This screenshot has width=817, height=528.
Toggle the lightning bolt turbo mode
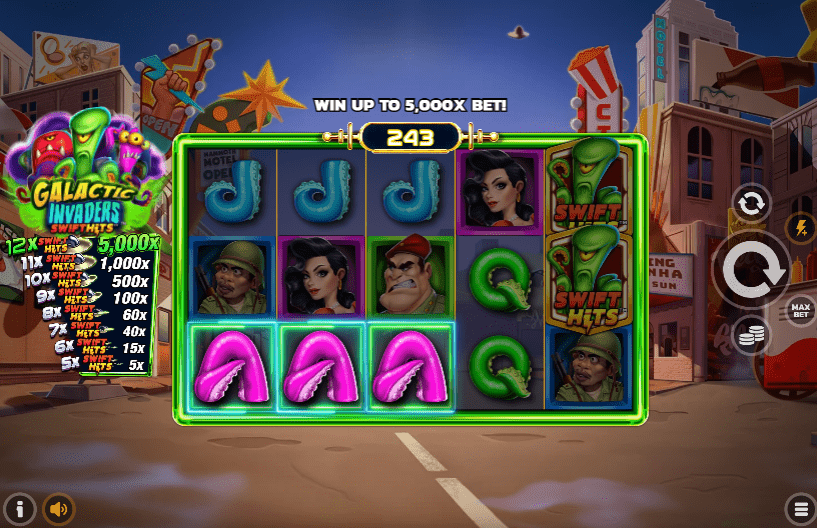[800, 227]
